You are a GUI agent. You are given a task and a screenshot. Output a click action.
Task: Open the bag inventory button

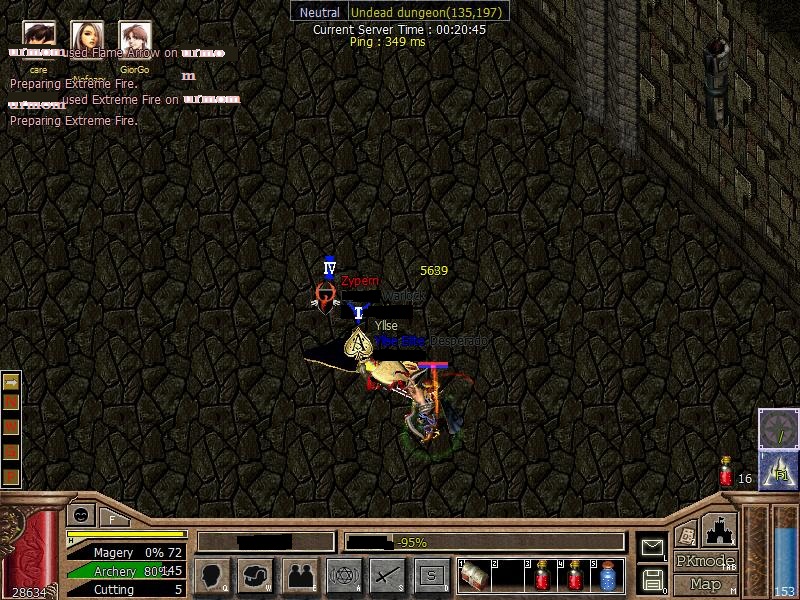click(x=255, y=575)
